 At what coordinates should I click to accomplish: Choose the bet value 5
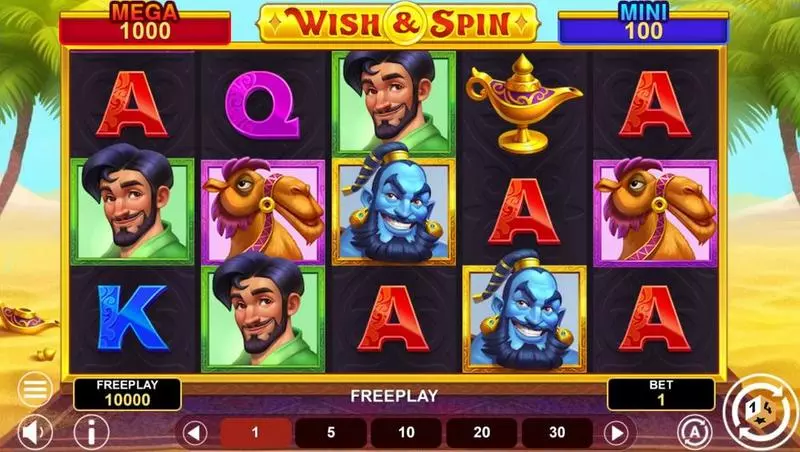click(x=331, y=433)
